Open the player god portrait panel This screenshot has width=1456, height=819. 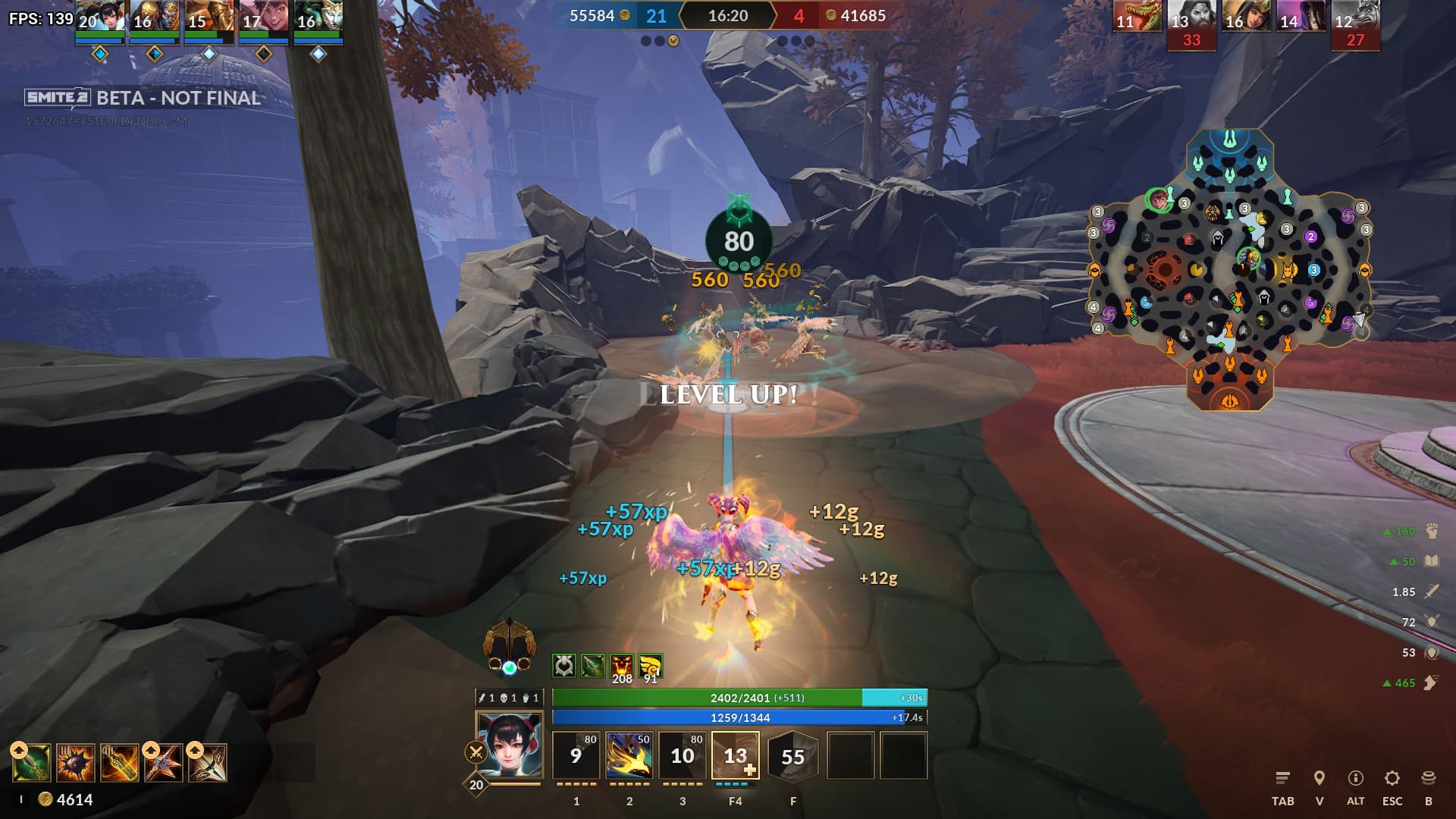[x=509, y=744]
